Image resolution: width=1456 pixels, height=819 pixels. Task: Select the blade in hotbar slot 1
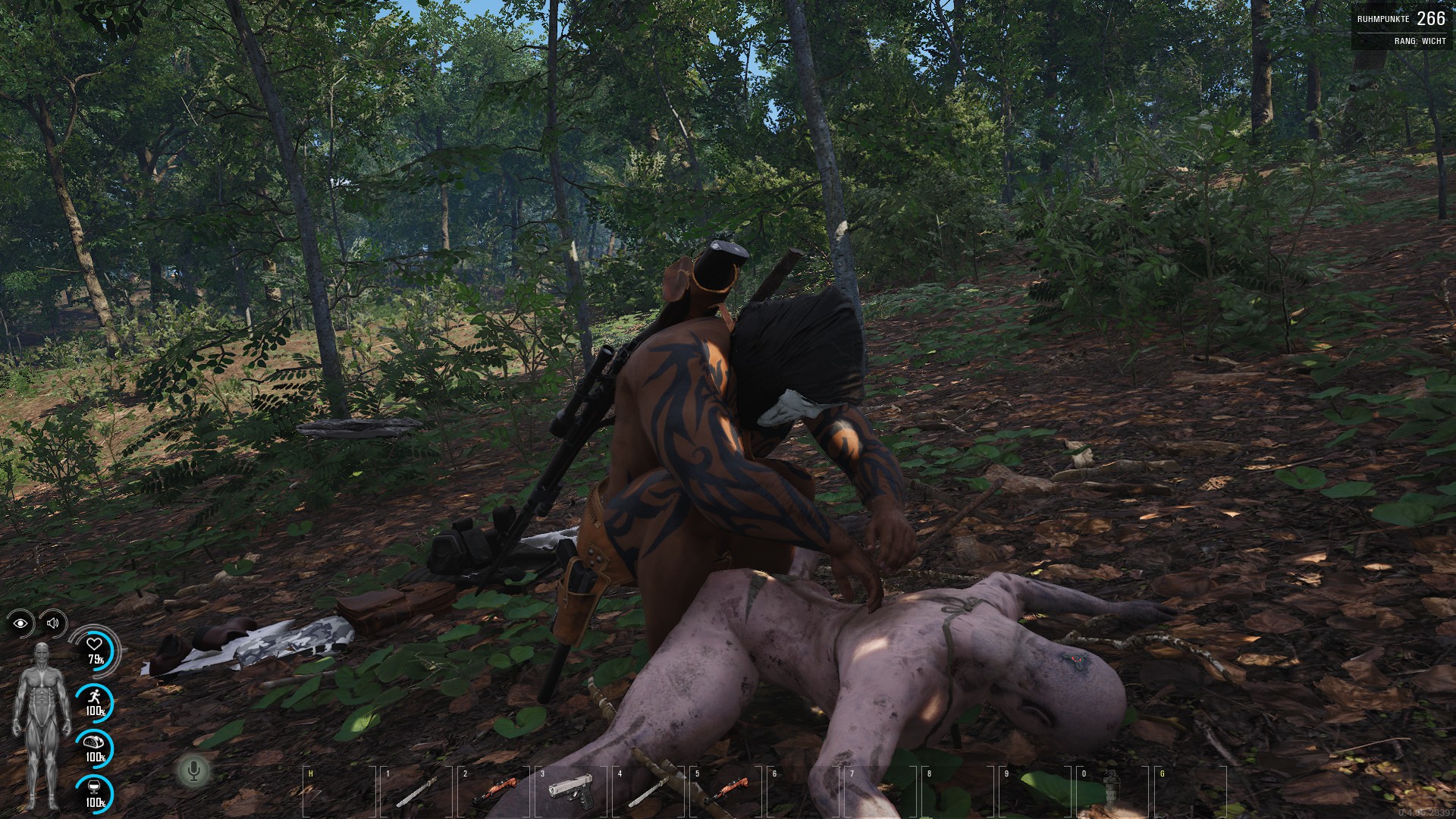click(x=415, y=792)
